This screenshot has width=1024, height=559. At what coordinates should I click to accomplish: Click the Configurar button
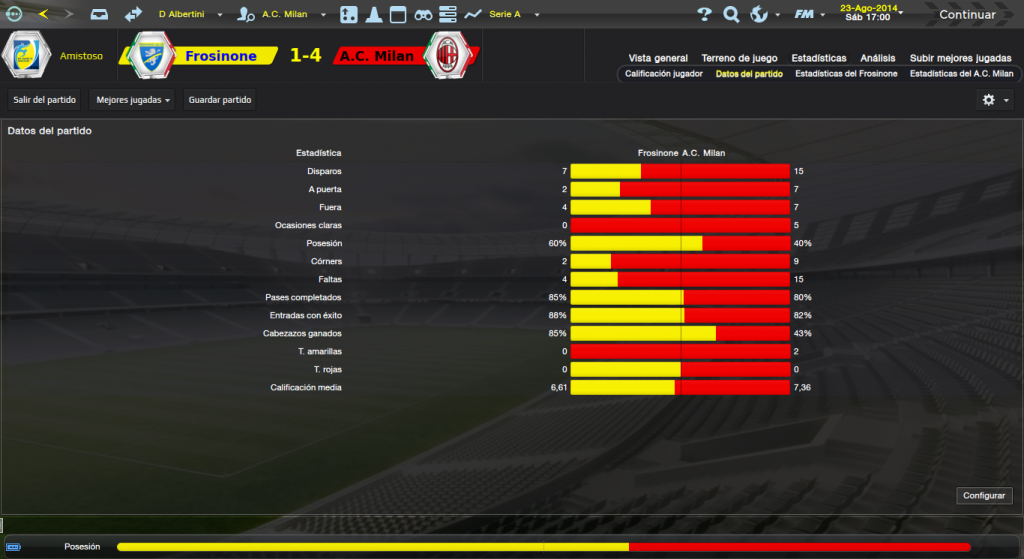coord(985,496)
